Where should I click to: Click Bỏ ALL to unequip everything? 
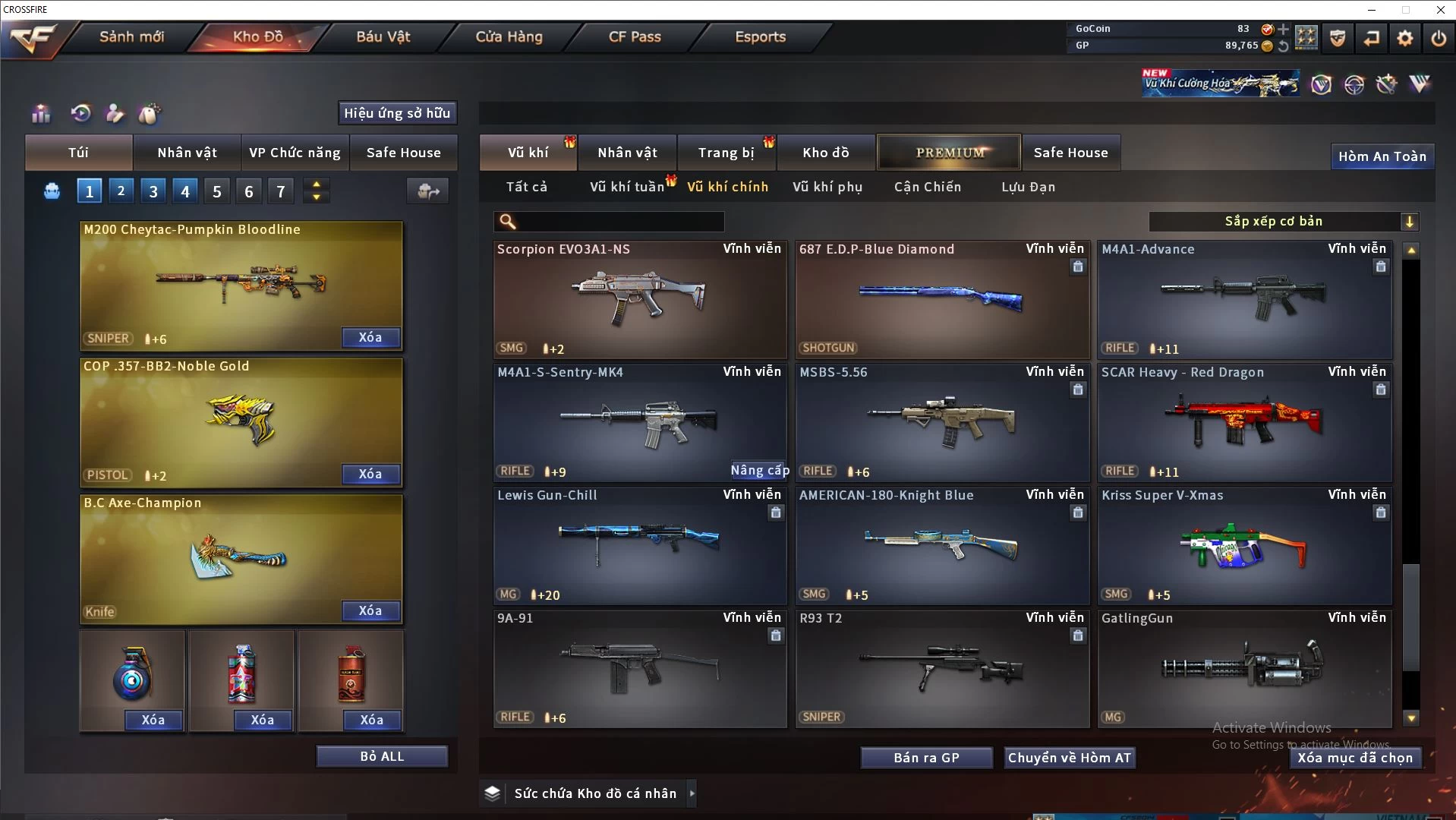[382, 756]
